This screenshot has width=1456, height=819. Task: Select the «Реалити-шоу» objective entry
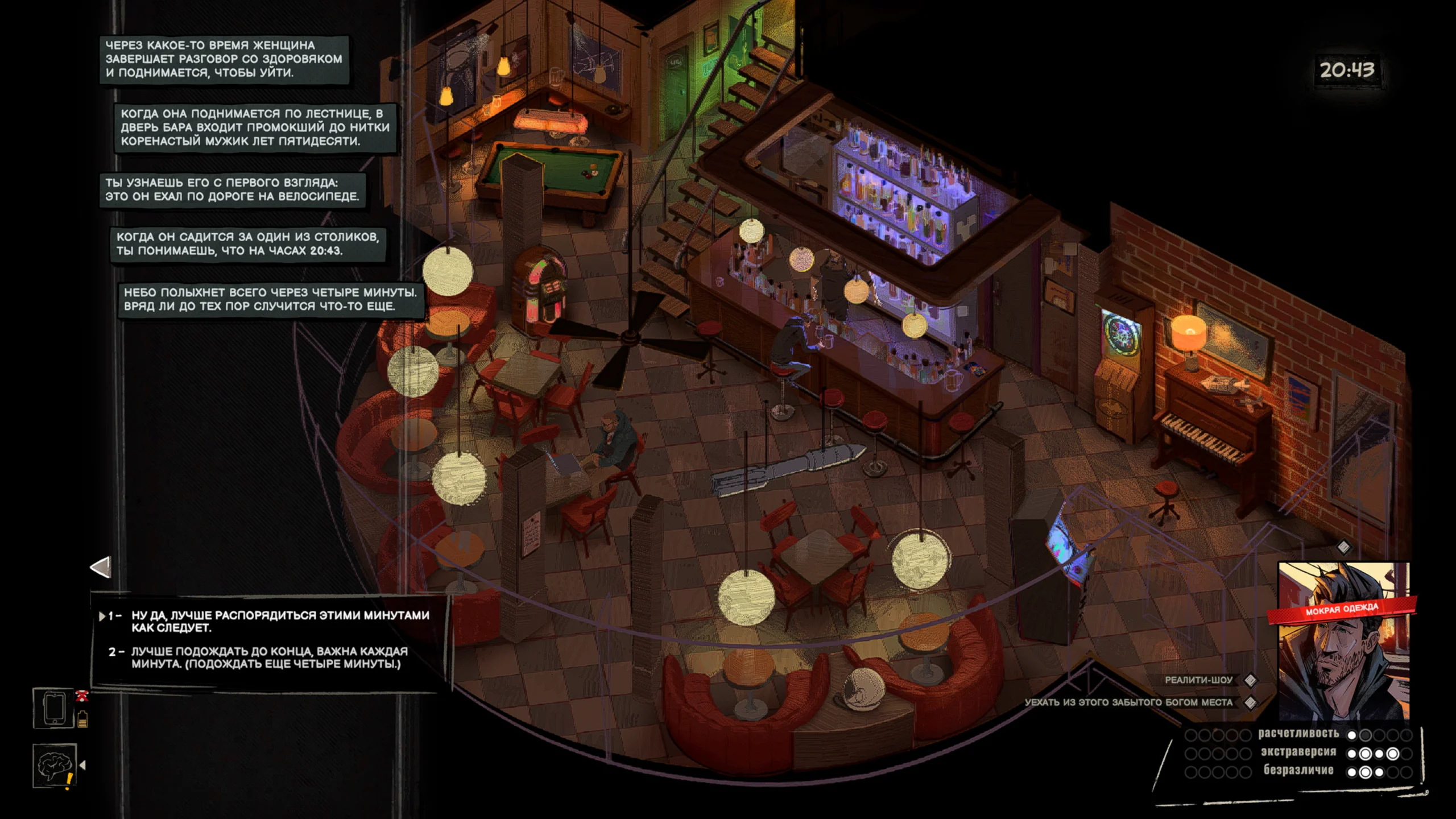tap(1198, 680)
